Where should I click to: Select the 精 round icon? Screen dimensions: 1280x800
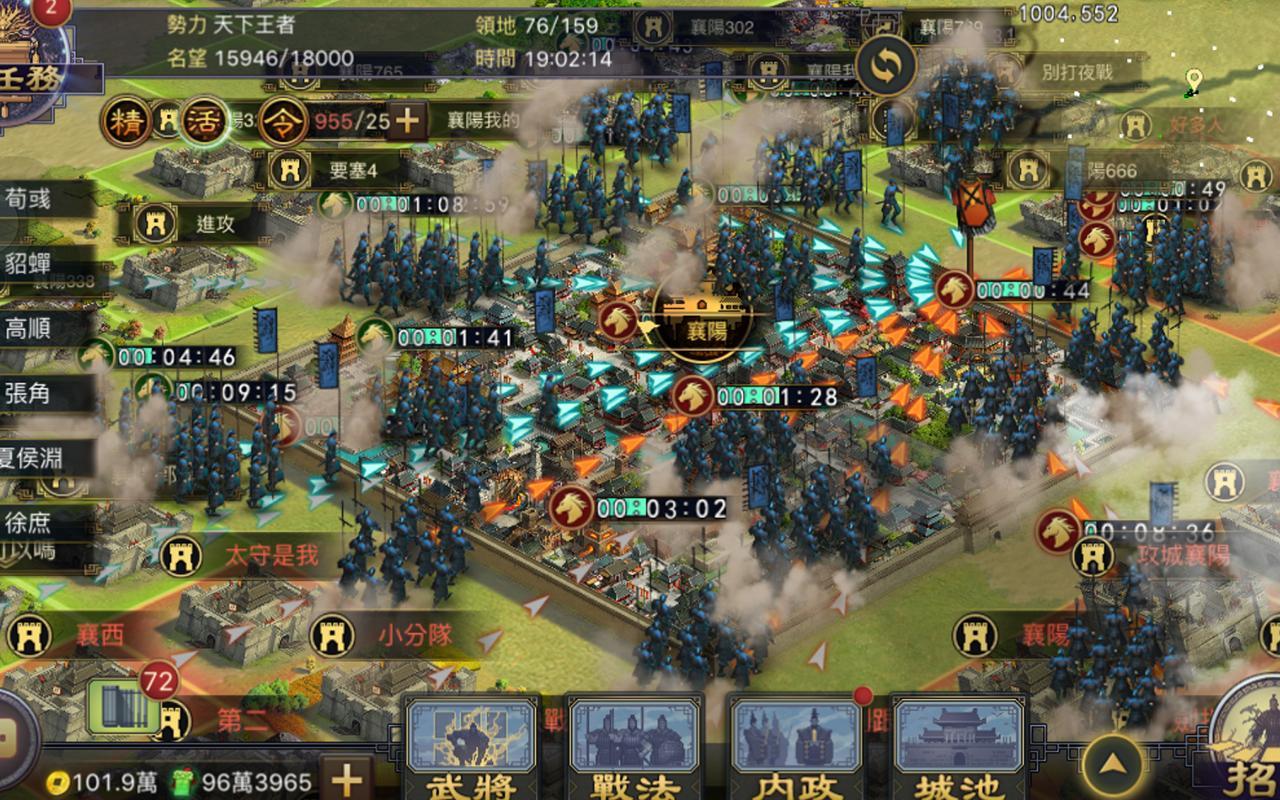tap(128, 122)
